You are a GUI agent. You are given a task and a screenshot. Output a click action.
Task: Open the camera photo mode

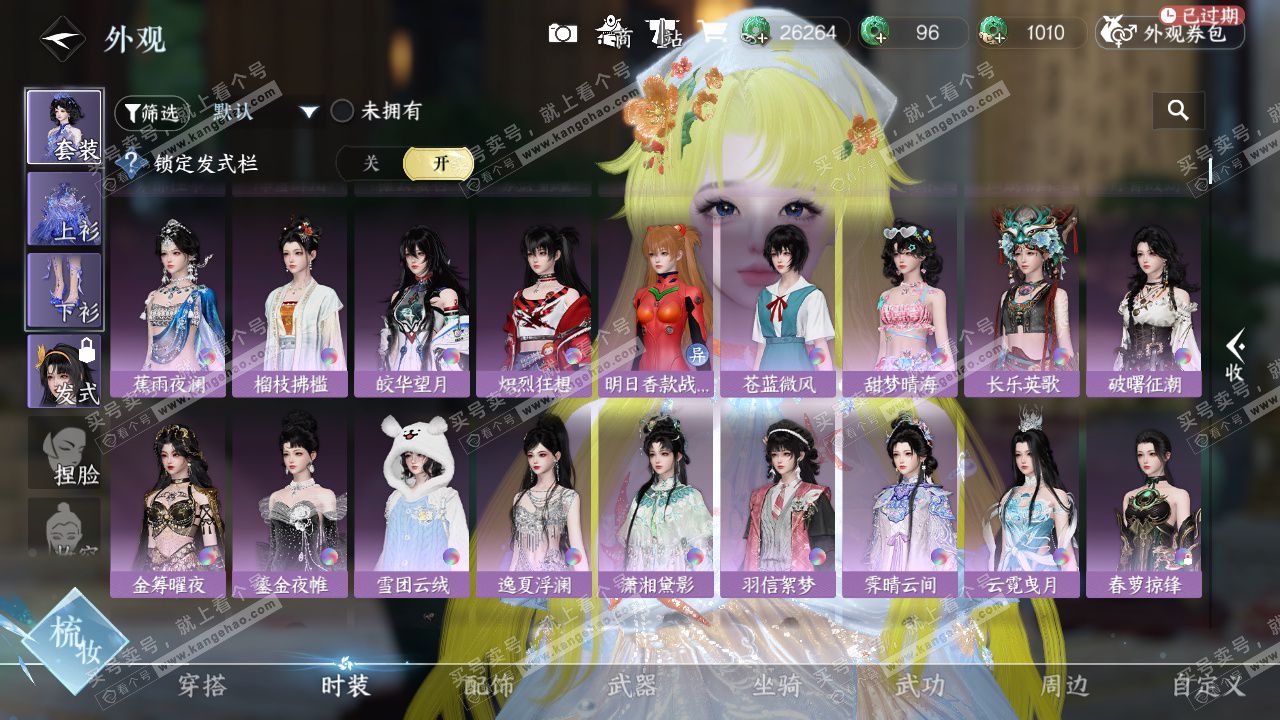coord(563,33)
